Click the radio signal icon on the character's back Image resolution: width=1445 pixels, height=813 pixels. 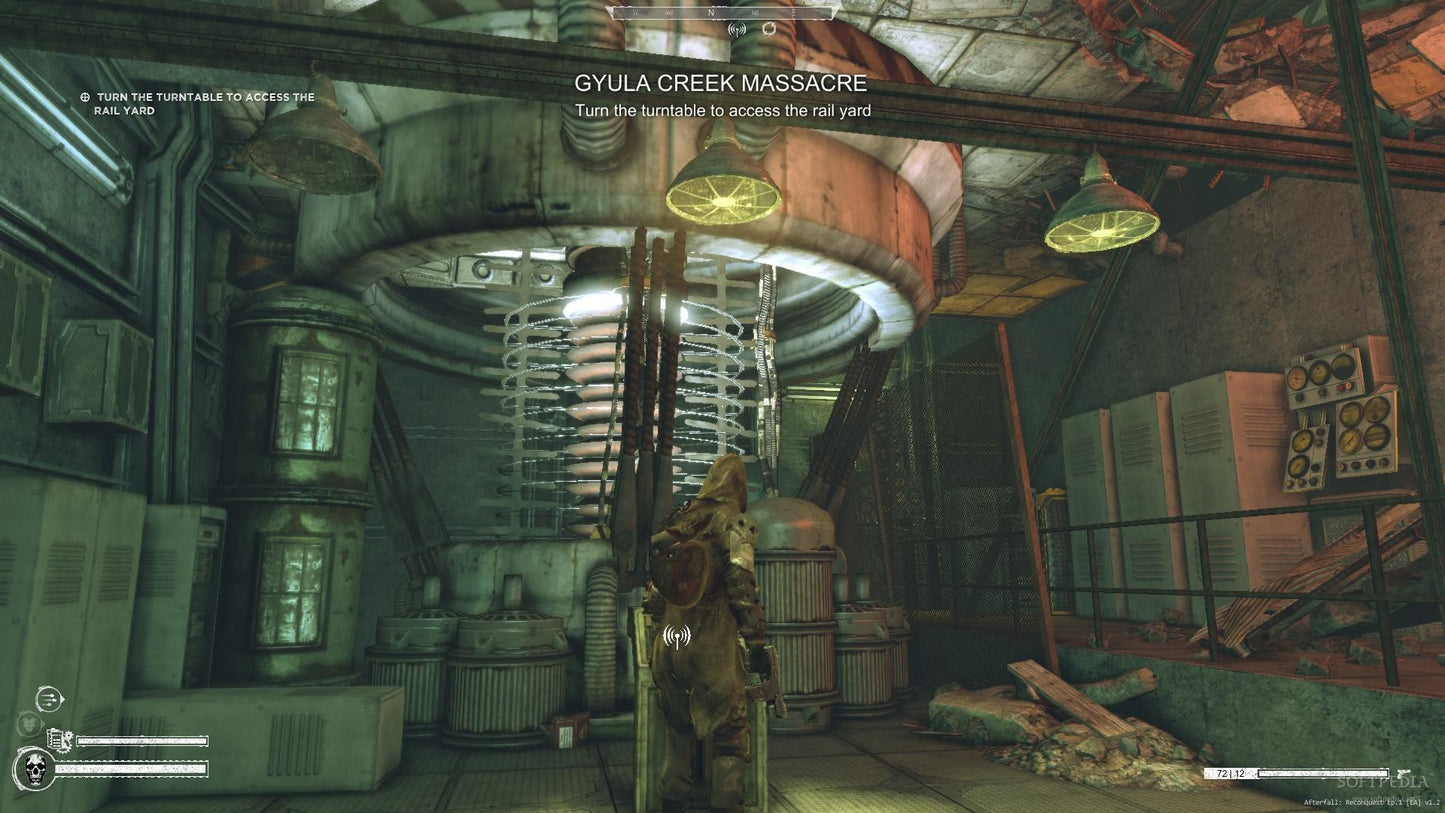tap(676, 636)
